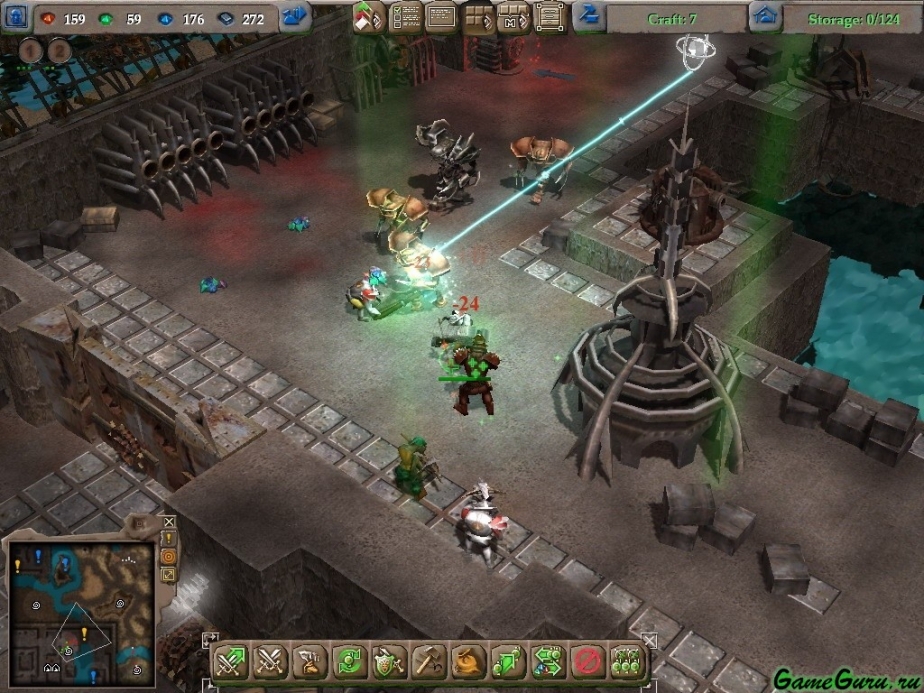Screen dimensions: 924x693
Task: Expand the minimap with the resize button
Action: (x=168, y=574)
